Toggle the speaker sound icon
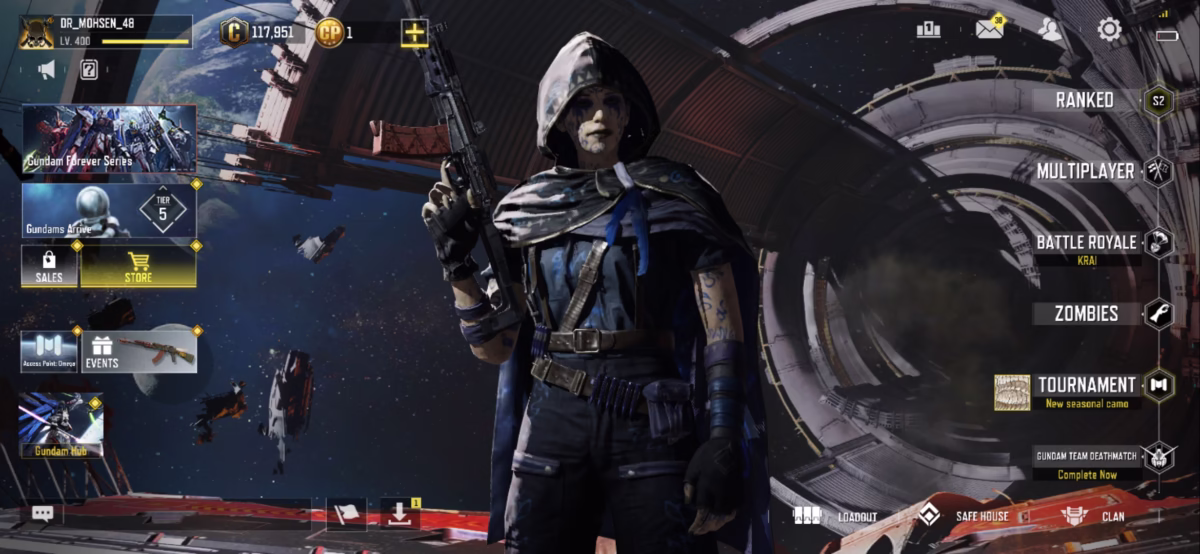 click(x=47, y=69)
